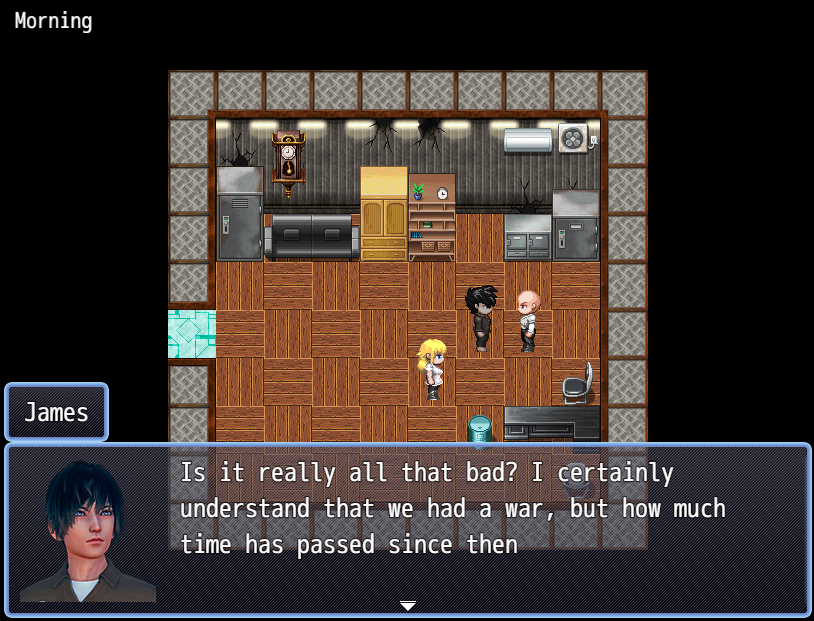Advance dialogue with the white continue arrow
This screenshot has height=621, width=814.
[407, 606]
